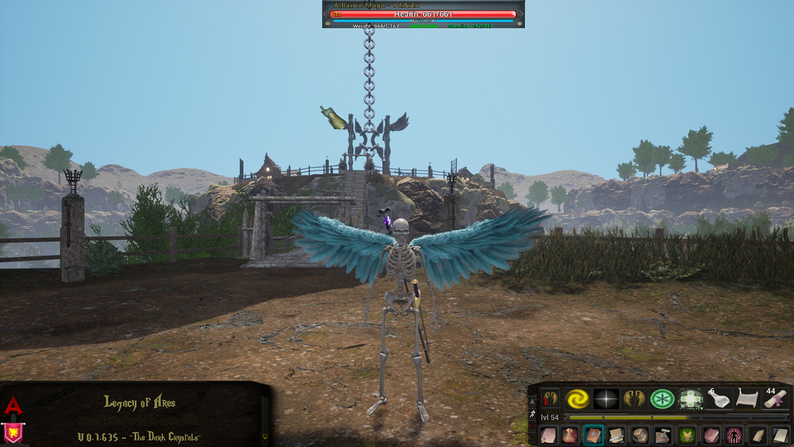This screenshot has width=794, height=447.
Task: Click the green creature emblem icon
Action: pos(687,435)
